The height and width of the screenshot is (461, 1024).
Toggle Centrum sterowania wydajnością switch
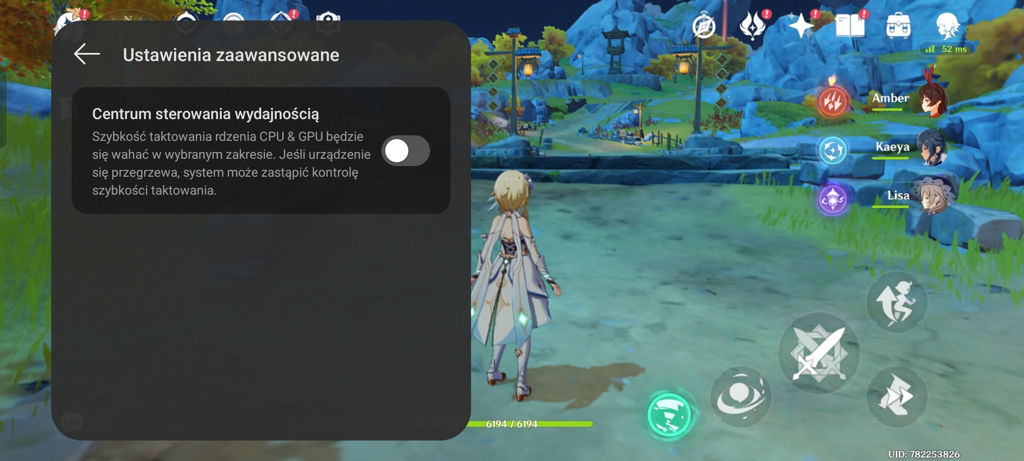coord(406,151)
